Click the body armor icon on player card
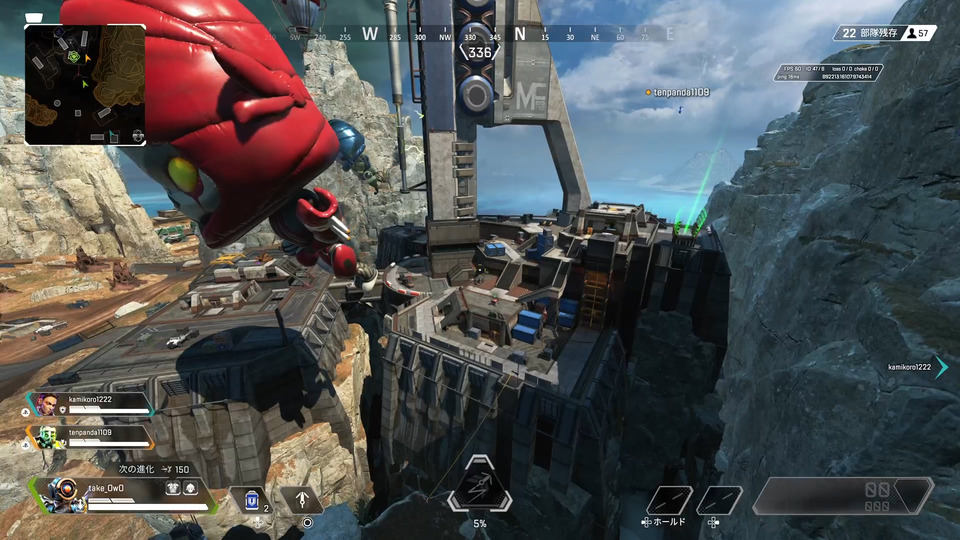 pos(172,490)
